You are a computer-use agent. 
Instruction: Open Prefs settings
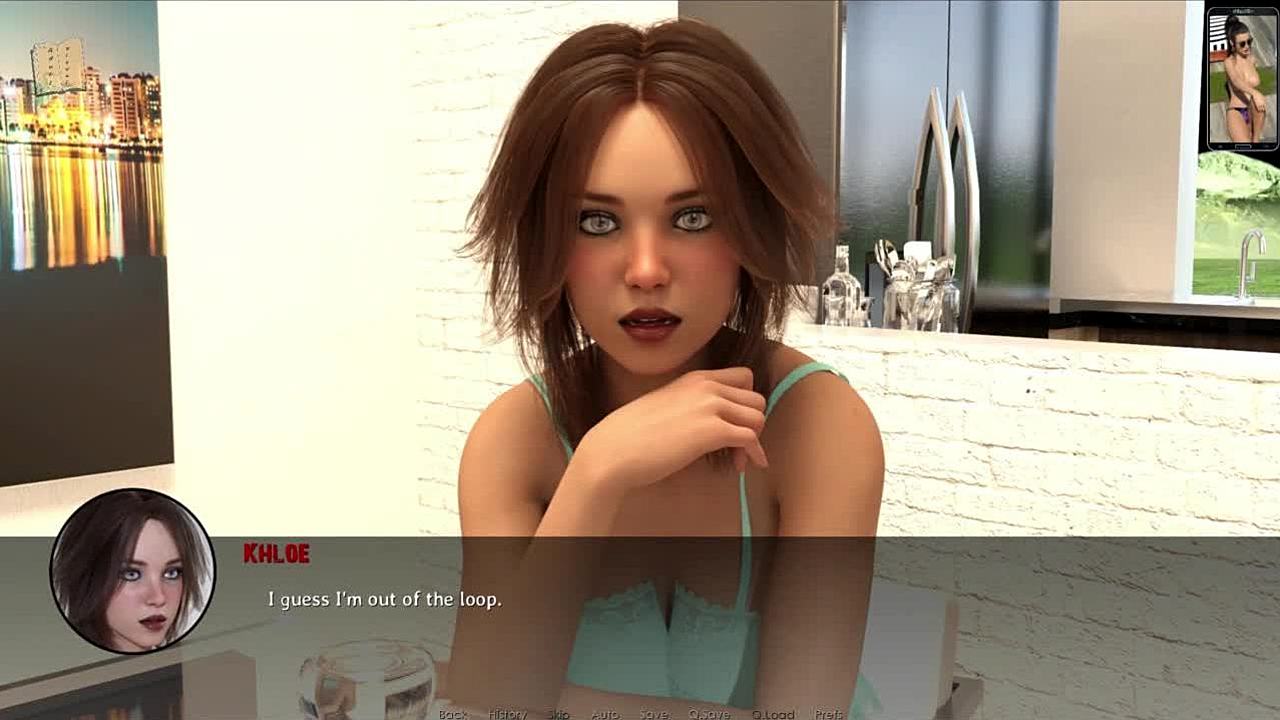[829, 714]
